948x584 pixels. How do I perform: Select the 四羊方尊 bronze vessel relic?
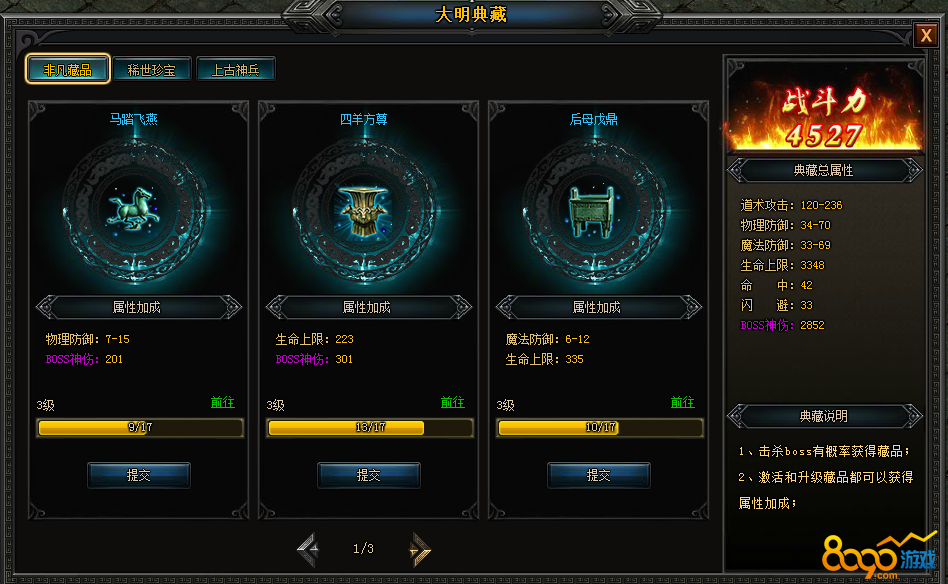pos(364,205)
